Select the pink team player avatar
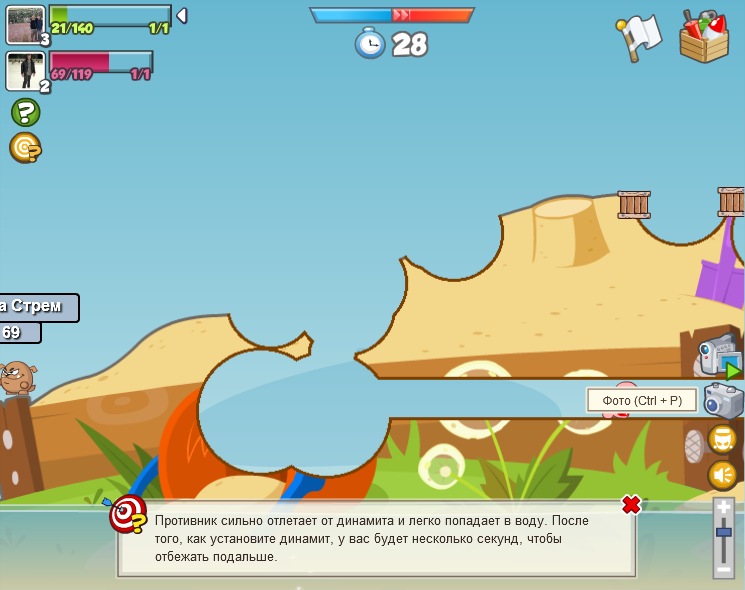 pos(24,71)
